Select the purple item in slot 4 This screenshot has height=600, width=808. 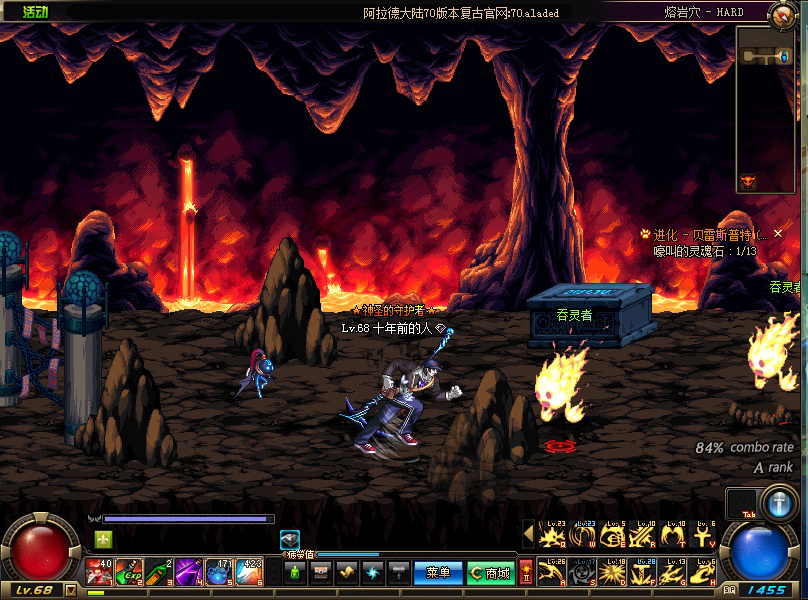tap(190, 572)
